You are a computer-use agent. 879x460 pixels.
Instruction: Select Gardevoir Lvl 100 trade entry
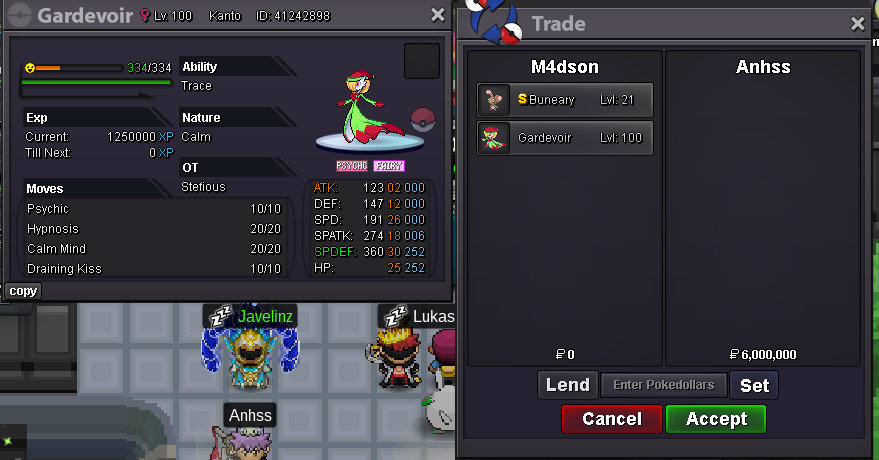pos(565,138)
